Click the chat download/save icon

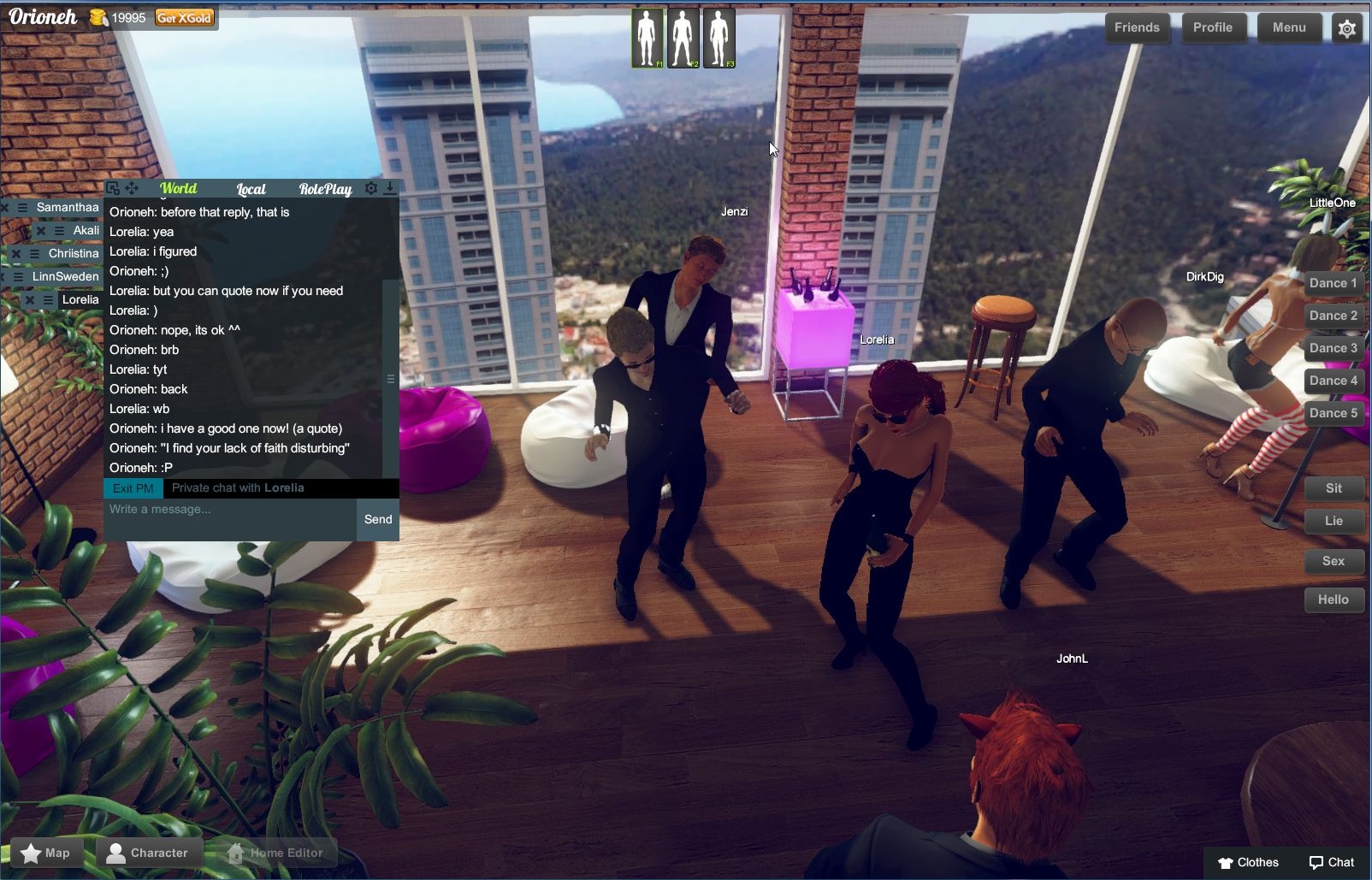[390, 188]
